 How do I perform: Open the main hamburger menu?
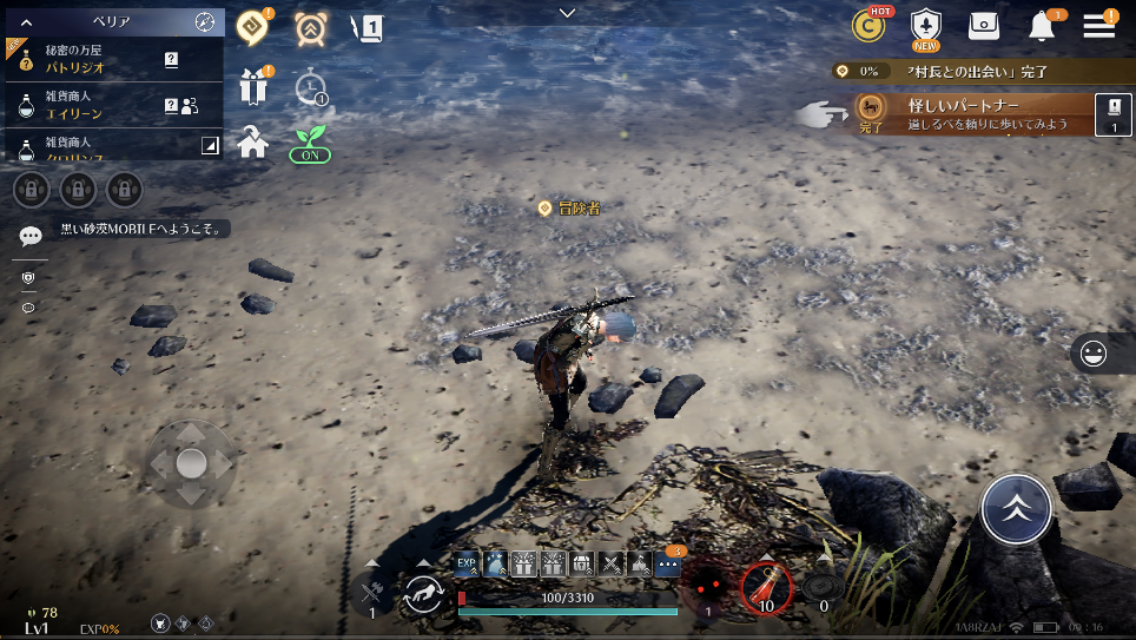coord(1099,26)
